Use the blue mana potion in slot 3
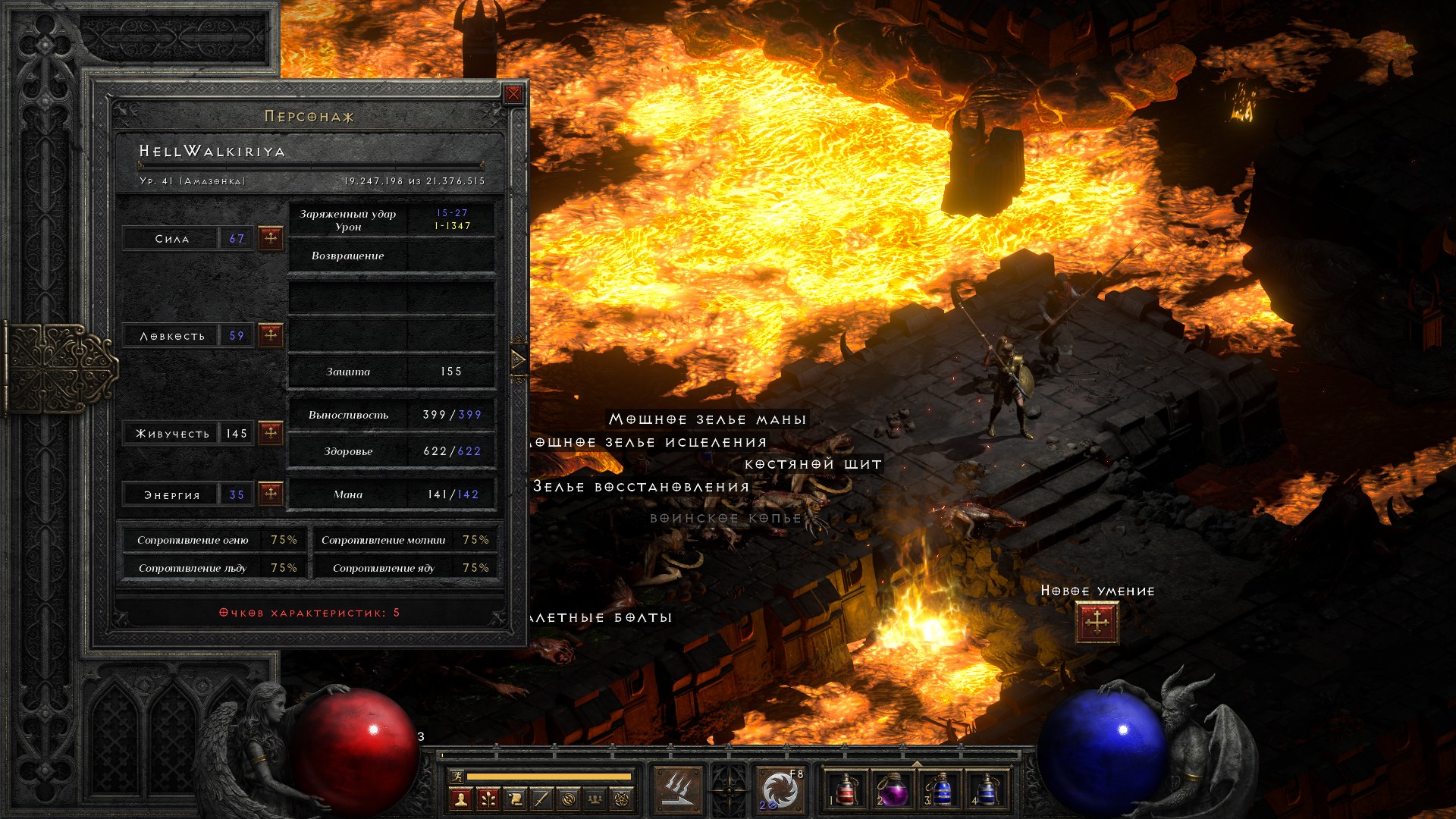The image size is (1456, 819). (x=940, y=790)
